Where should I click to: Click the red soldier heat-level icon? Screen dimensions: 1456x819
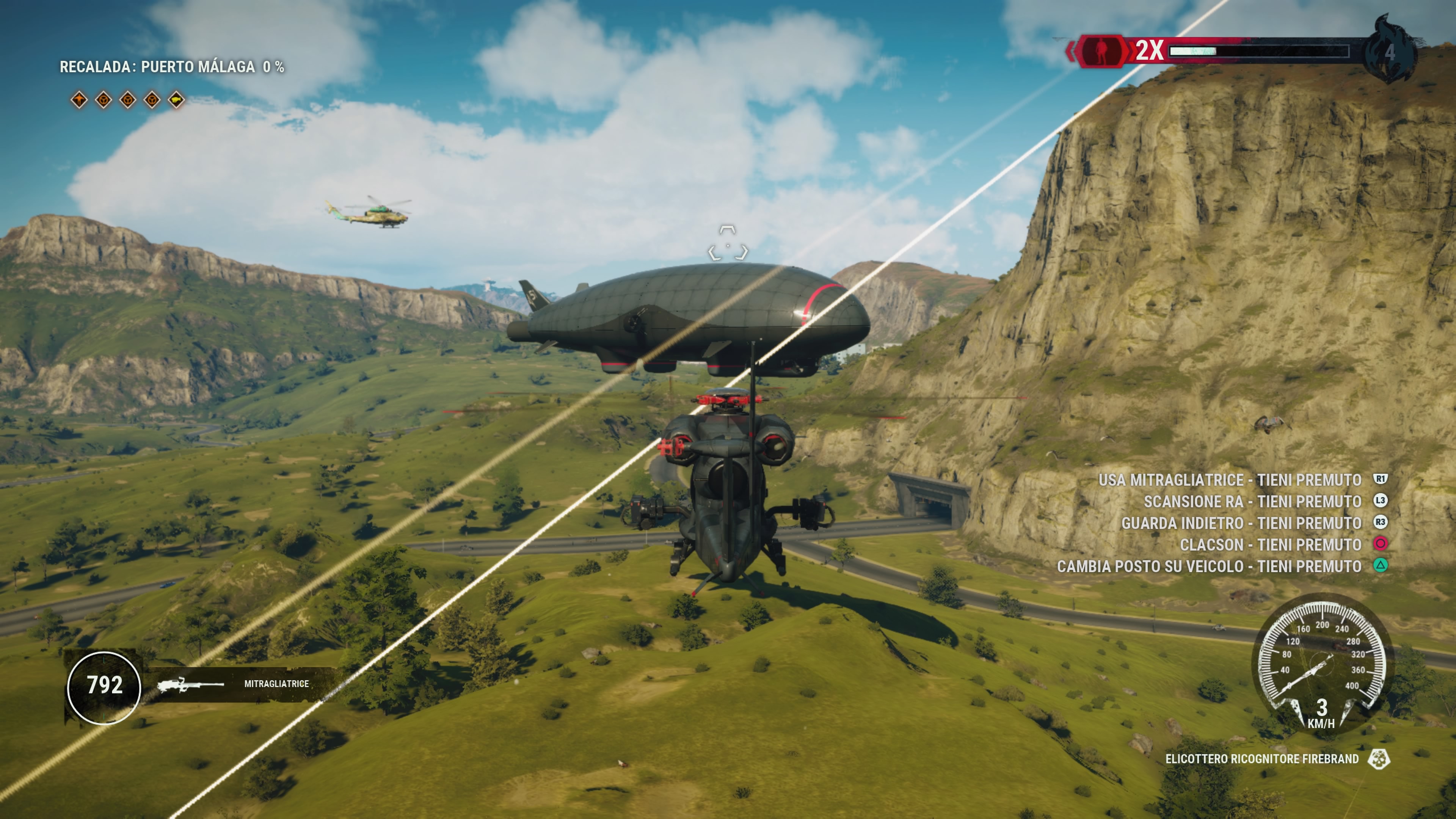(x=1101, y=52)
